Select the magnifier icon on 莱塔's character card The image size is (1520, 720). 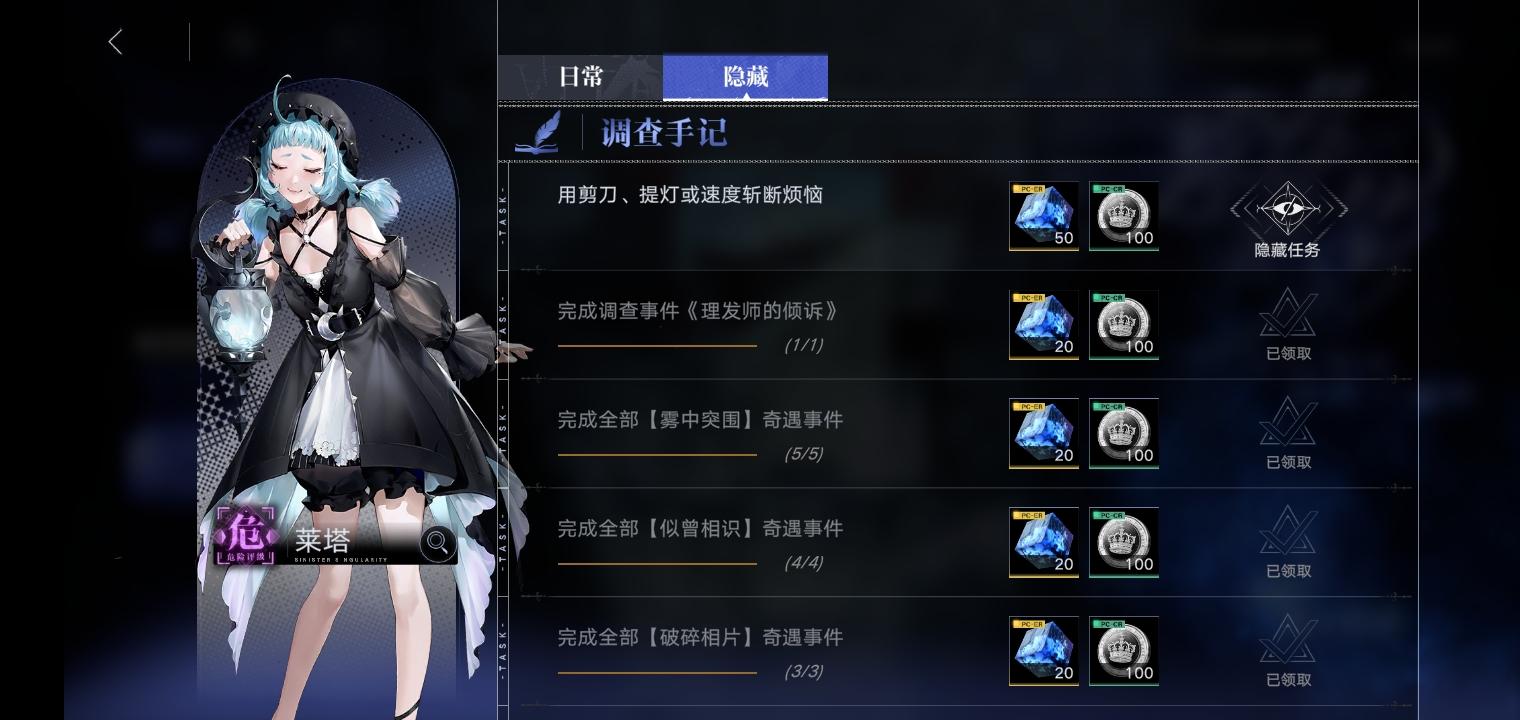tap(438, 543)
